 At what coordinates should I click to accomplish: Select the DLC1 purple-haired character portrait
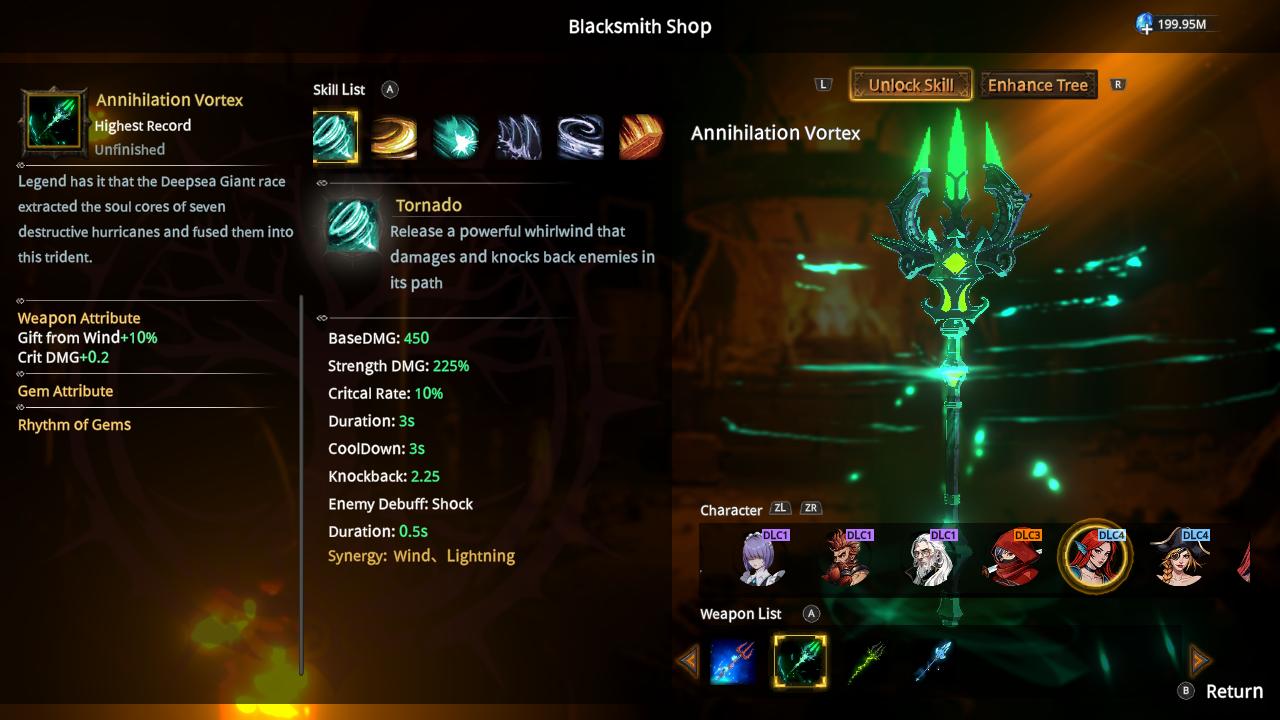756,562
